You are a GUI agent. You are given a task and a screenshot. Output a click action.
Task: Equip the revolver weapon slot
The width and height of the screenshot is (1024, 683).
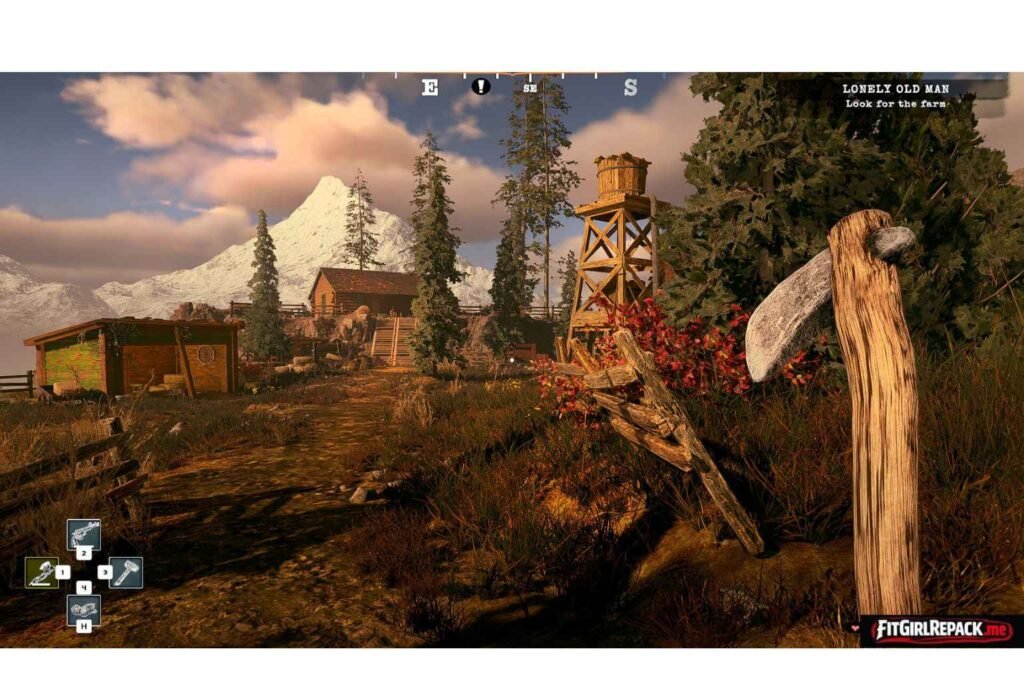[83, 534]
